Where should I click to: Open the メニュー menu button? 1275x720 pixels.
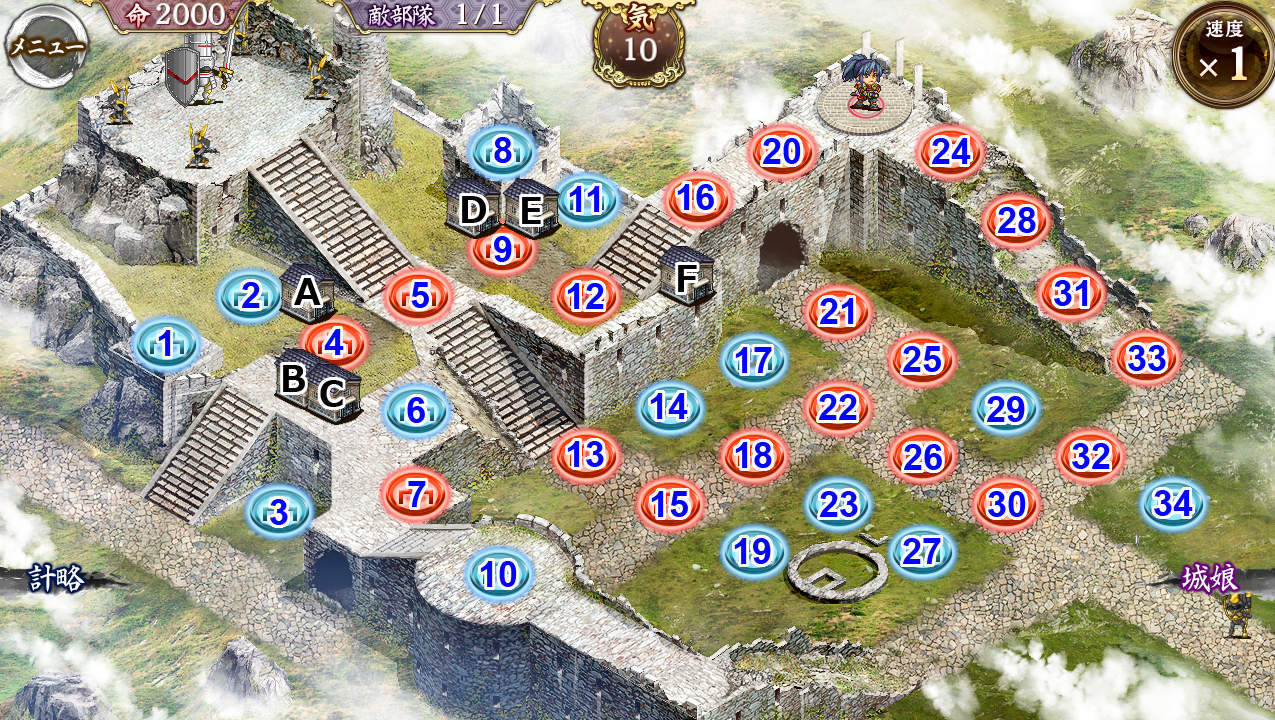46,46
